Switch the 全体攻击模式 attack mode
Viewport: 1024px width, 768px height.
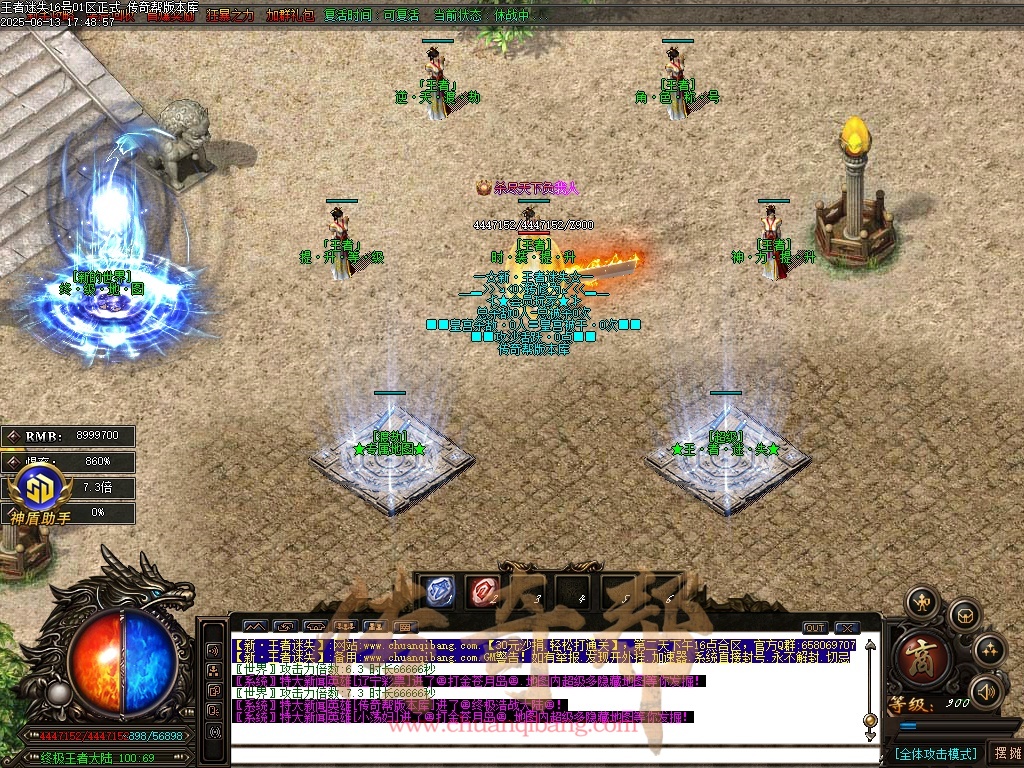point(935,753)
